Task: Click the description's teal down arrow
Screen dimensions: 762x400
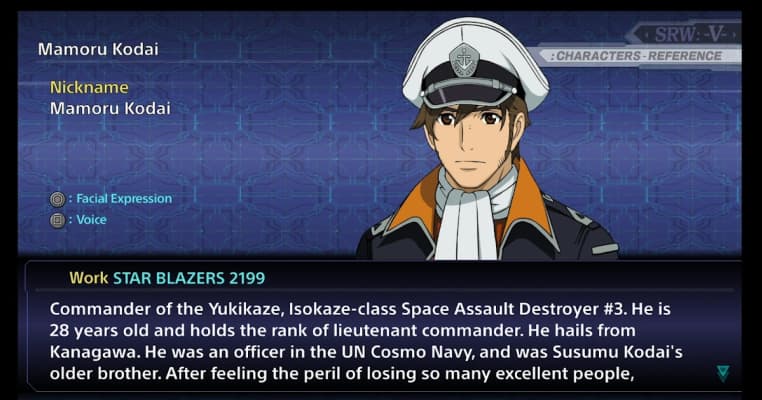Action: pos(723,374)
